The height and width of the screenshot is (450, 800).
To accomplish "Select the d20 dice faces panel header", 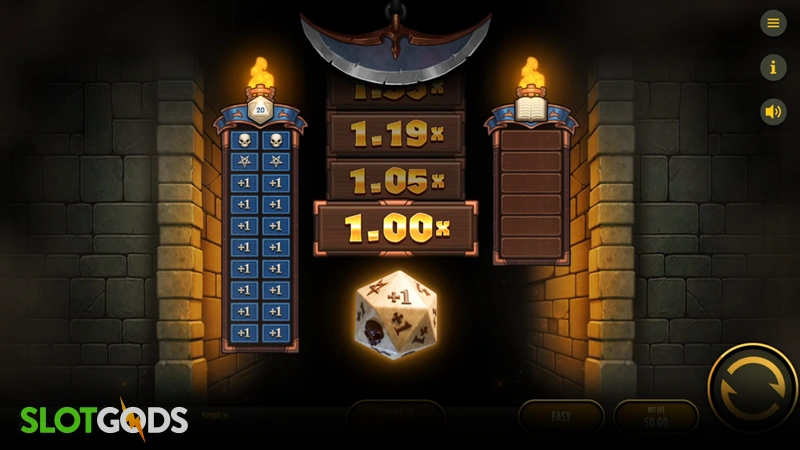I will point(260,111).
